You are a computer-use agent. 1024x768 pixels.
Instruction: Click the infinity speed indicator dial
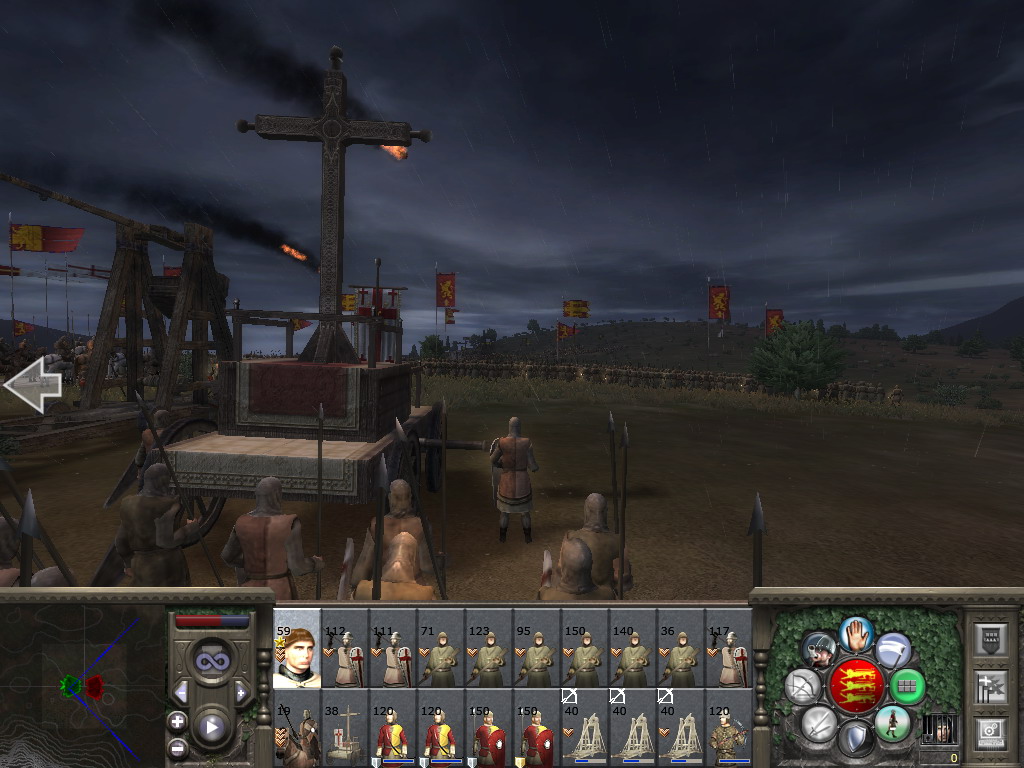(211, 662)
